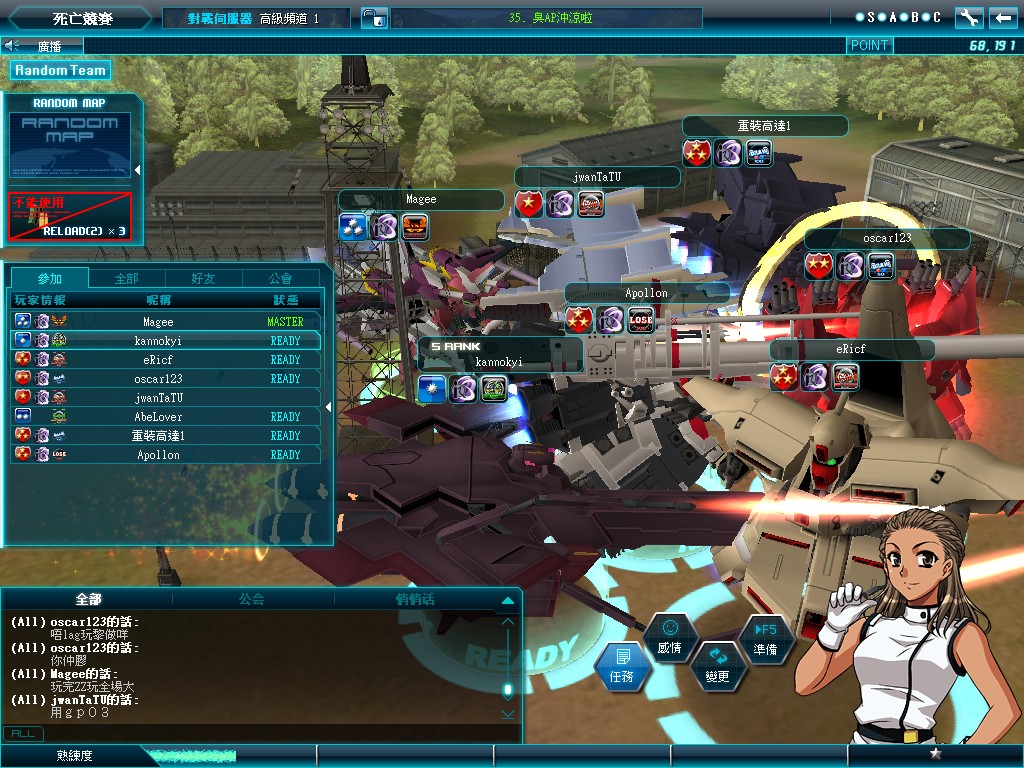Click the 變更 change button
The image size is (1024, 768).
tap(718, 667)
